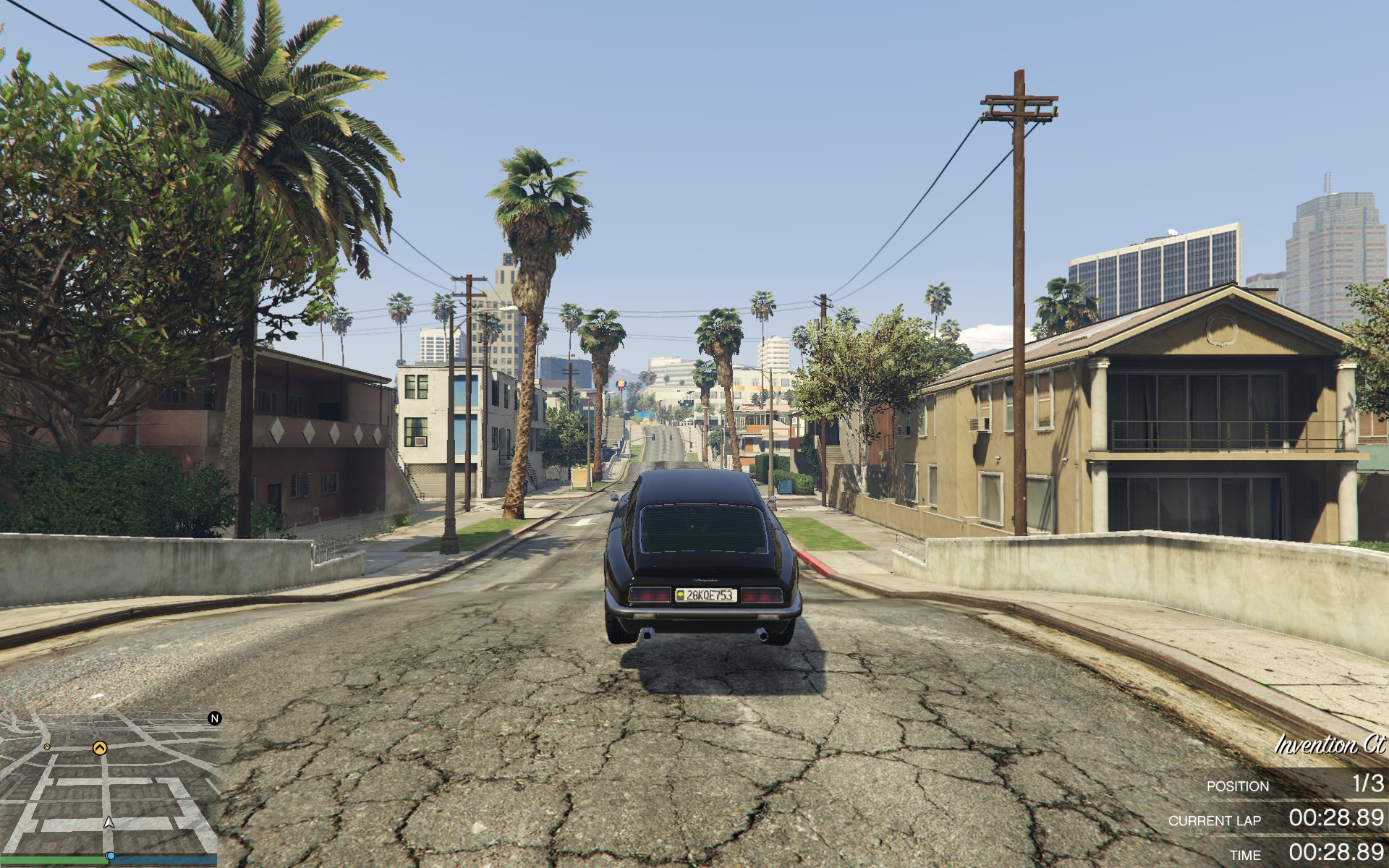Select the small yellow checkpoint blip on minimap
This screenshot has height=868, width=1389.
(x=47, y=746)
